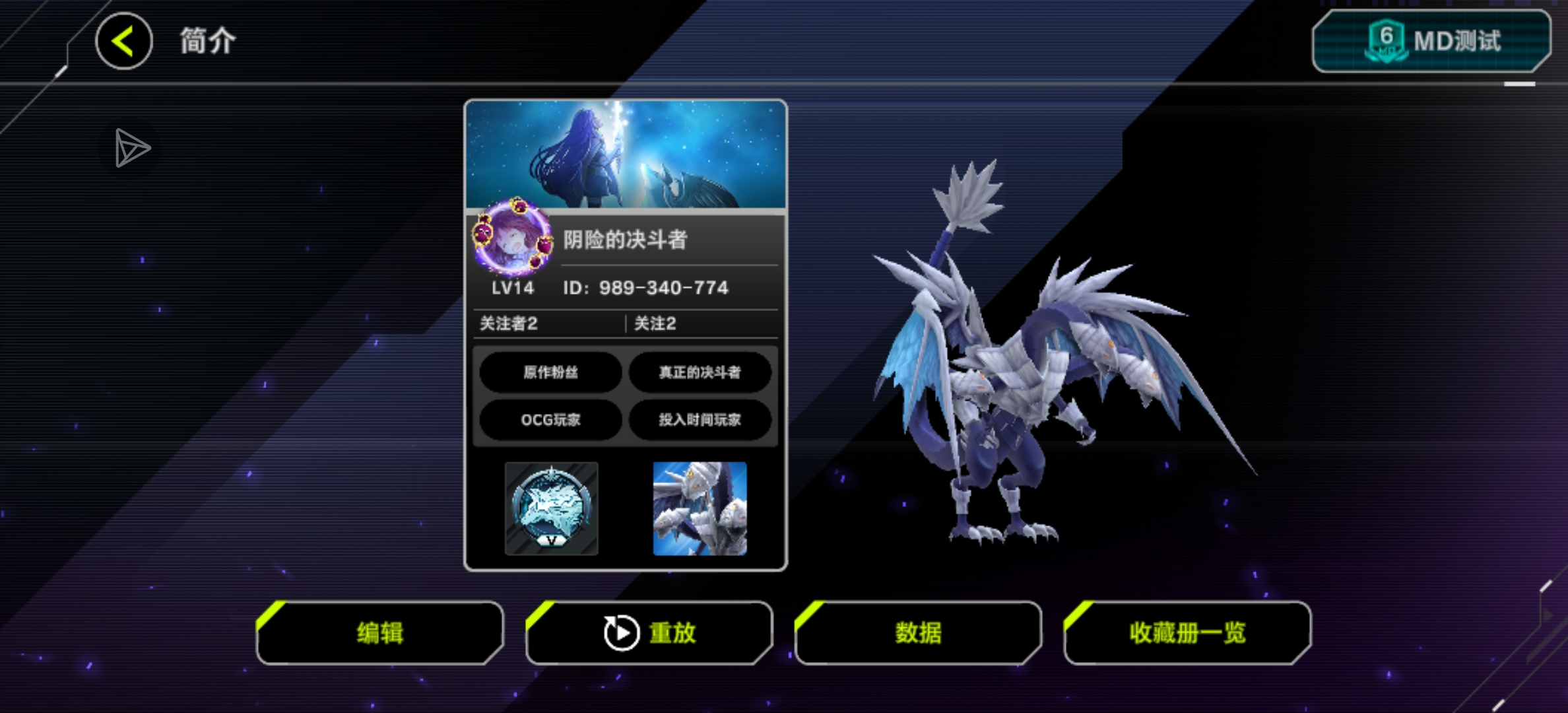Screen dimensions: 1568x713
Task: Open the 收藏册一览 collection view
Action: (1186, 632)
